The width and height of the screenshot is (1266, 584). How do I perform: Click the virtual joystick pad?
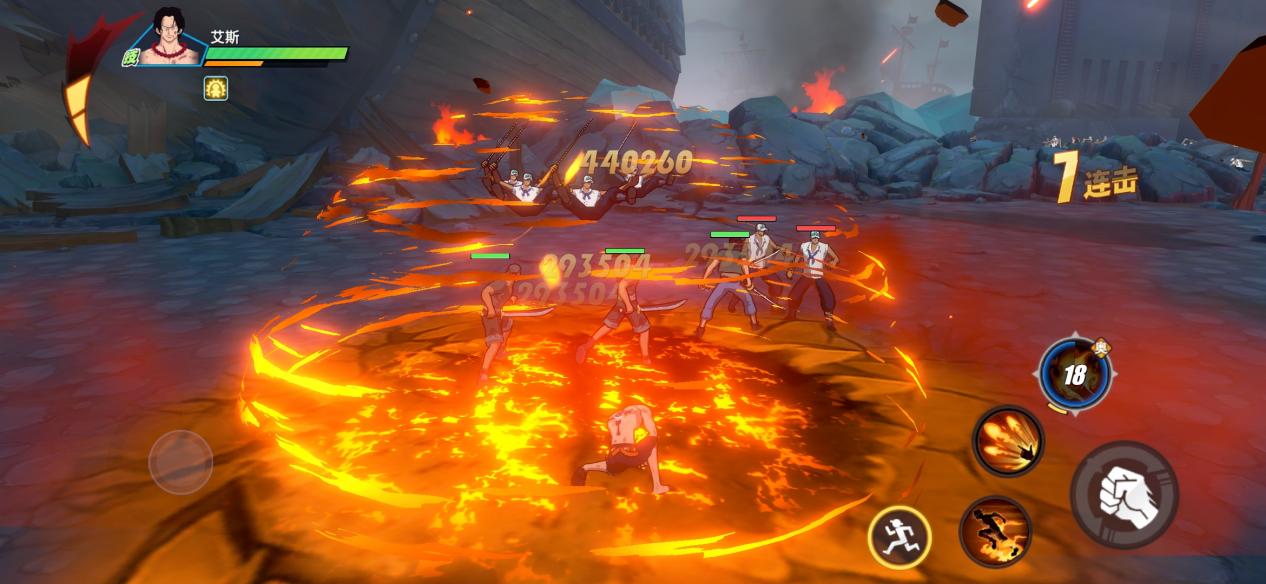pyautogui.click(x=181, y=461)
